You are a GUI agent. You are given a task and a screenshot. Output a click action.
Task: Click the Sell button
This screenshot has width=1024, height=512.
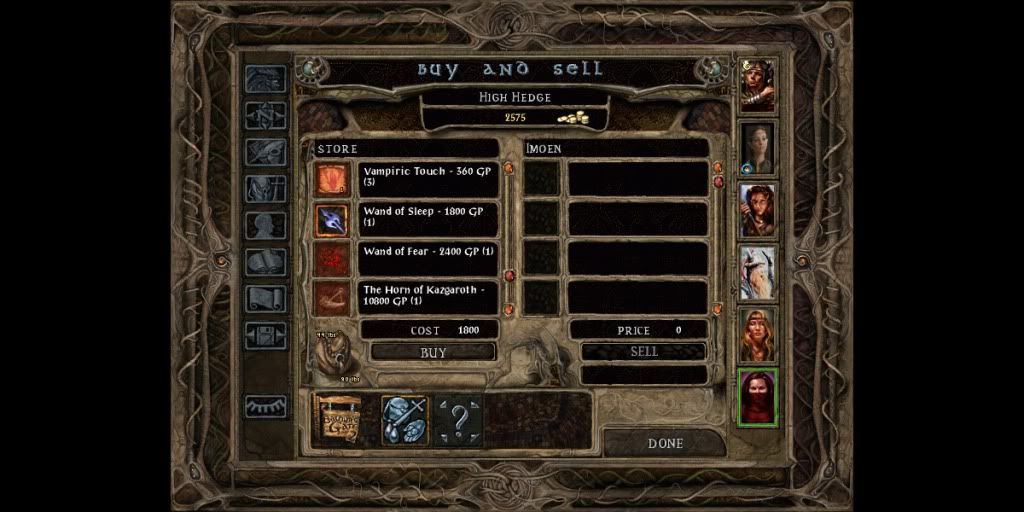[644, 351]
